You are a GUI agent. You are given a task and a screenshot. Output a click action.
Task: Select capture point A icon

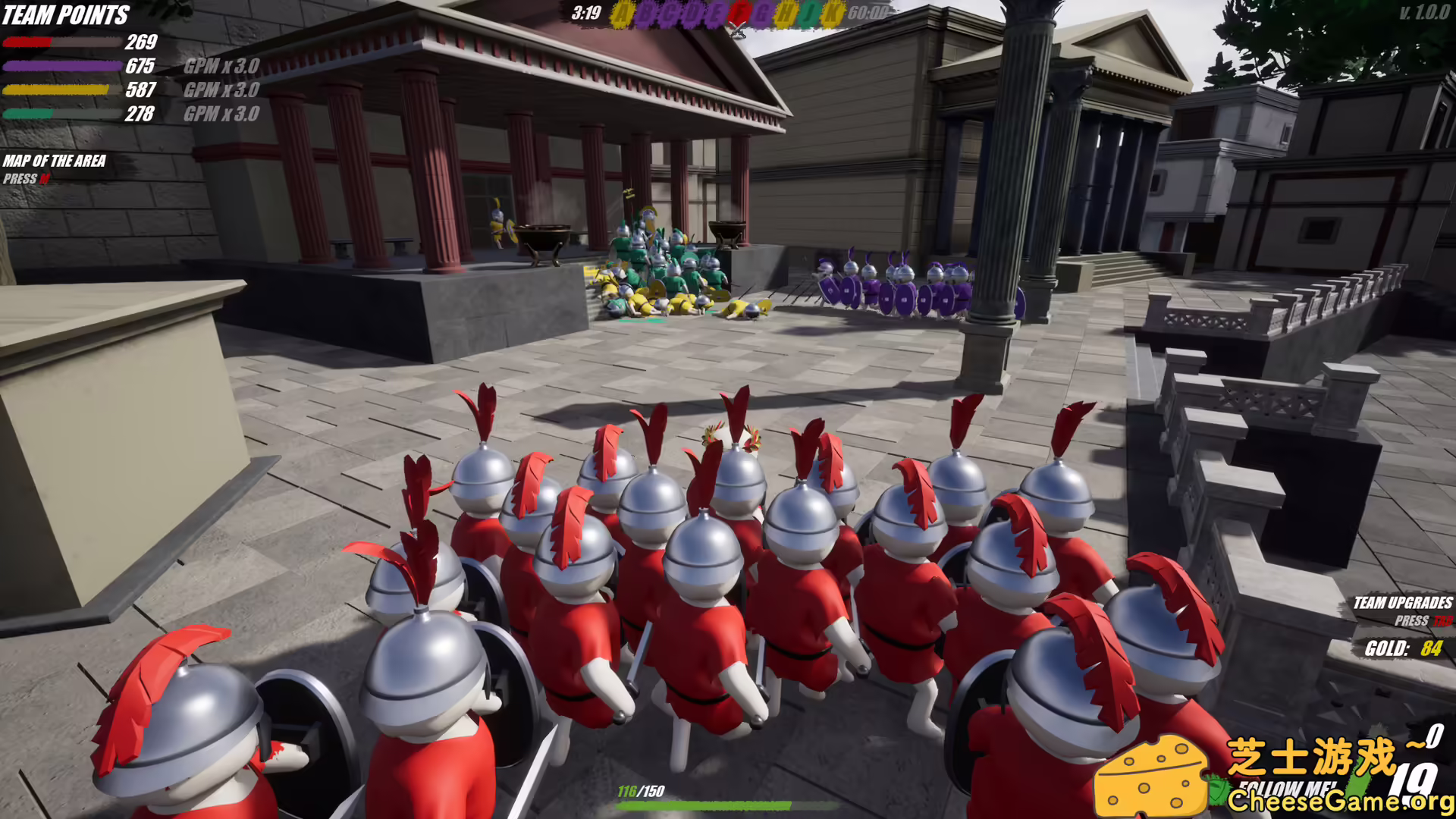(623, 12)
